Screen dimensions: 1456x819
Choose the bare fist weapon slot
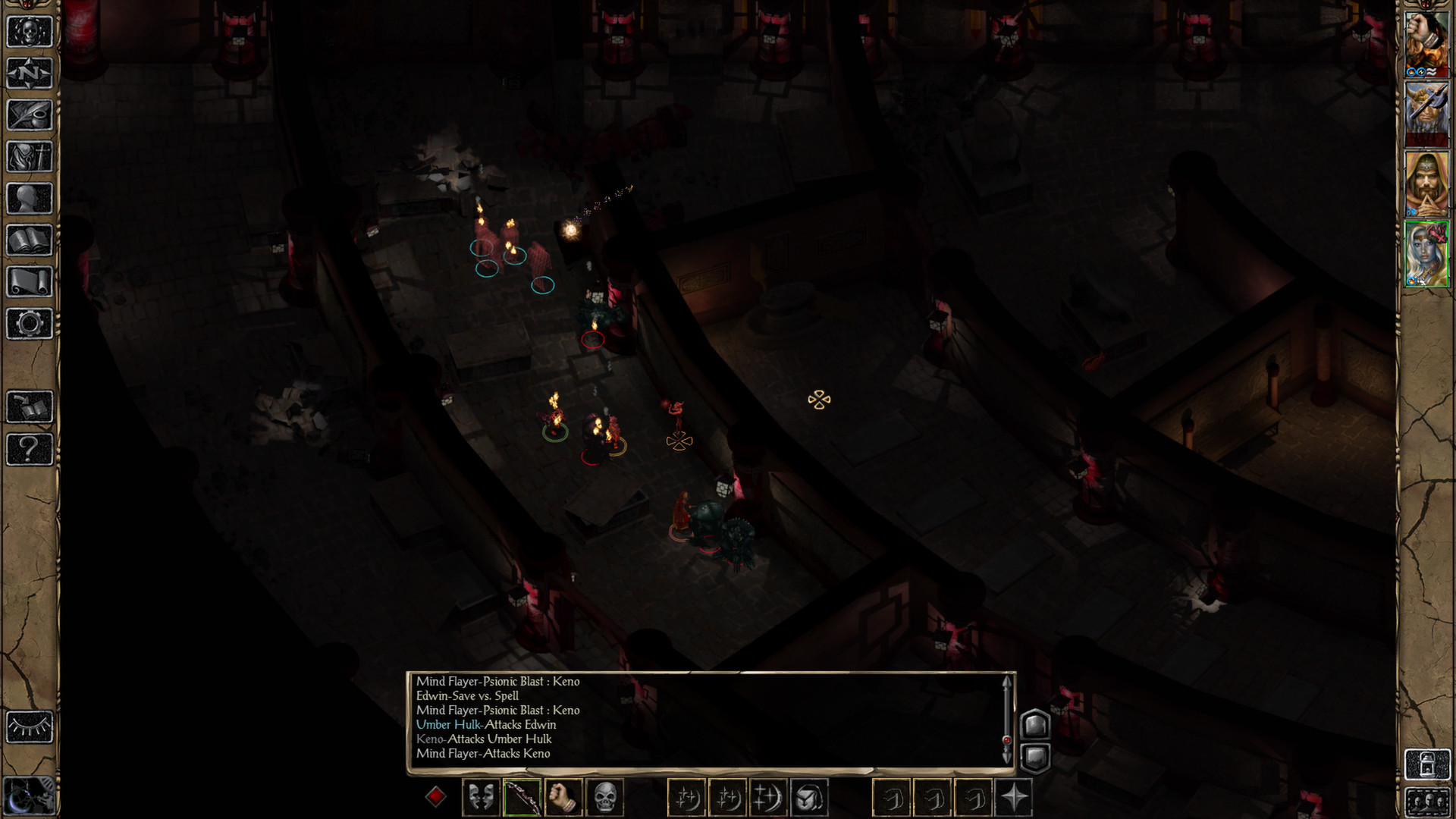pyautogui.click(x=563, y=798)
